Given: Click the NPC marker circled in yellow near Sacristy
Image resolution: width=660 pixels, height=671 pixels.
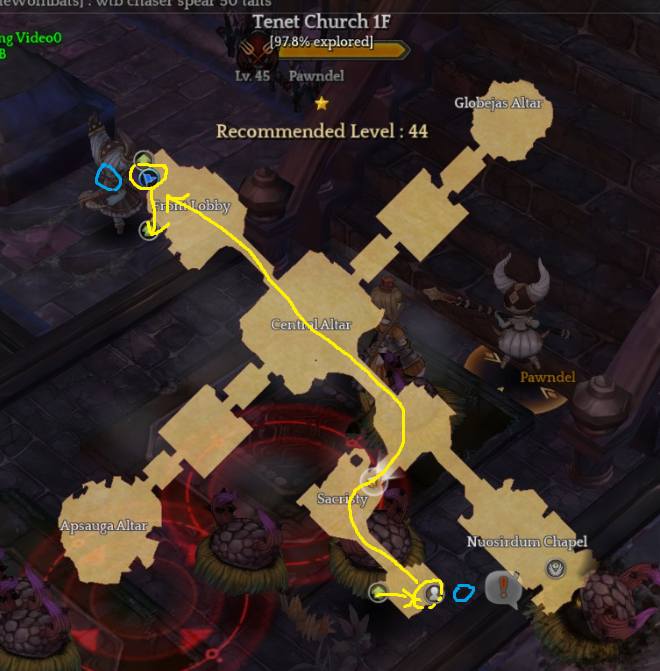Looking at the screenshot, I should [x=431, y=593].
